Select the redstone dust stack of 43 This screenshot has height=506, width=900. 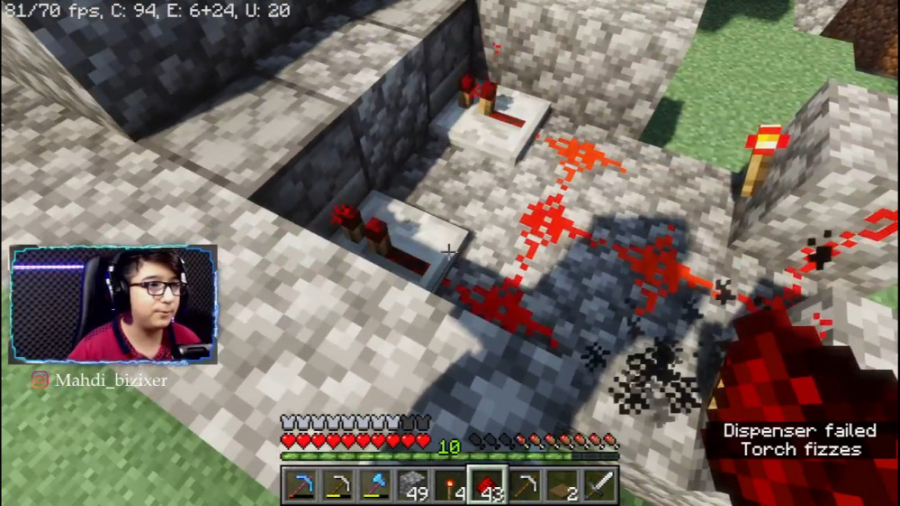[487, 486]
